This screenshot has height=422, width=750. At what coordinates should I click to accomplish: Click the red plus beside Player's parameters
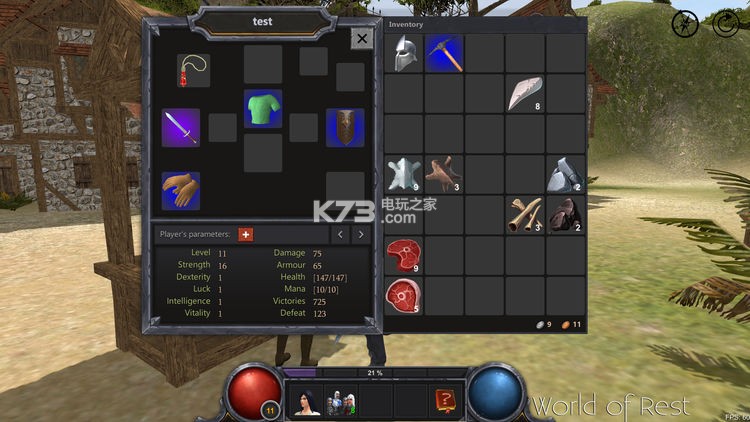(246, 234)
